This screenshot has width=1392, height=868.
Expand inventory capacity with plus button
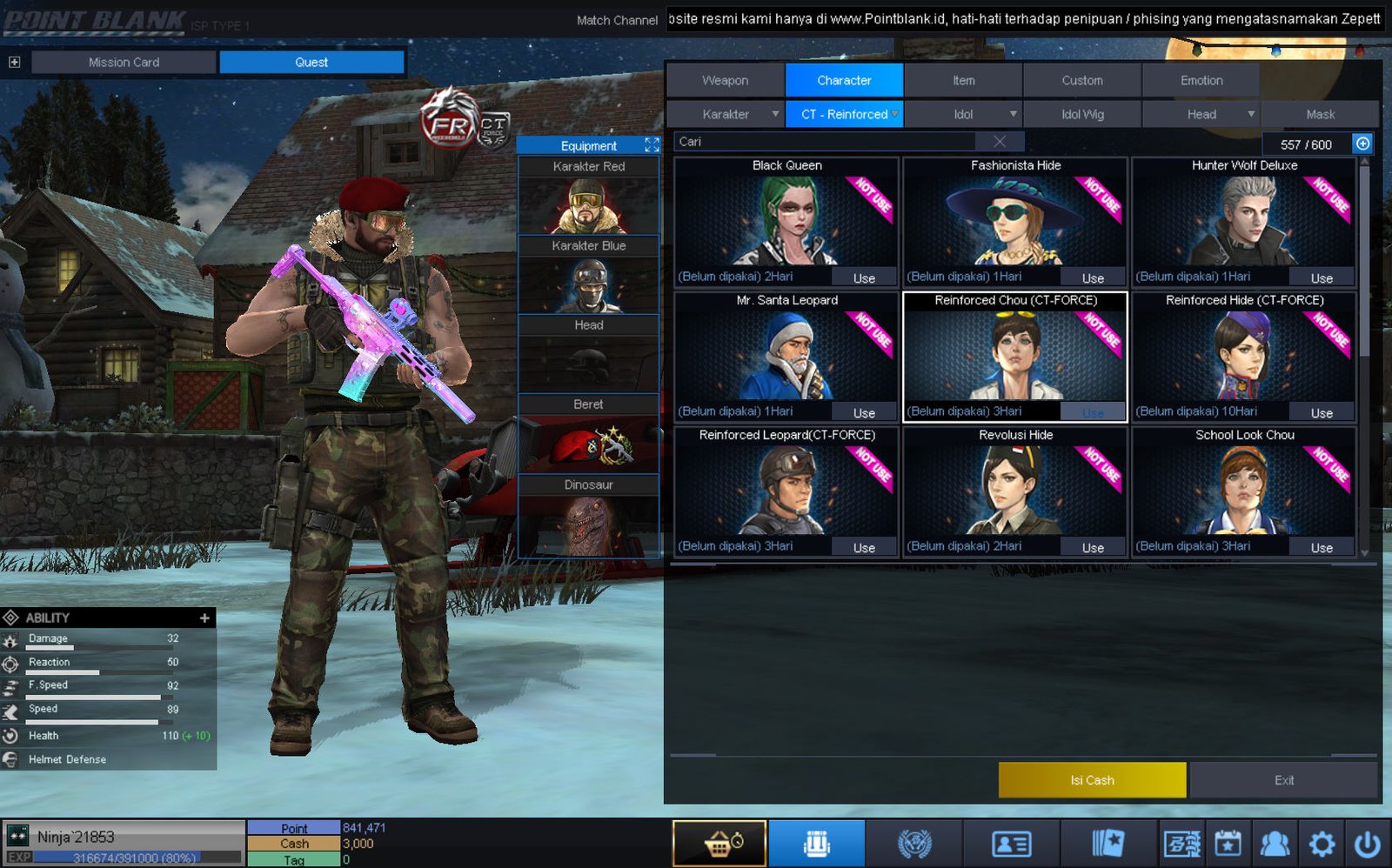[x=1362, y=144]
